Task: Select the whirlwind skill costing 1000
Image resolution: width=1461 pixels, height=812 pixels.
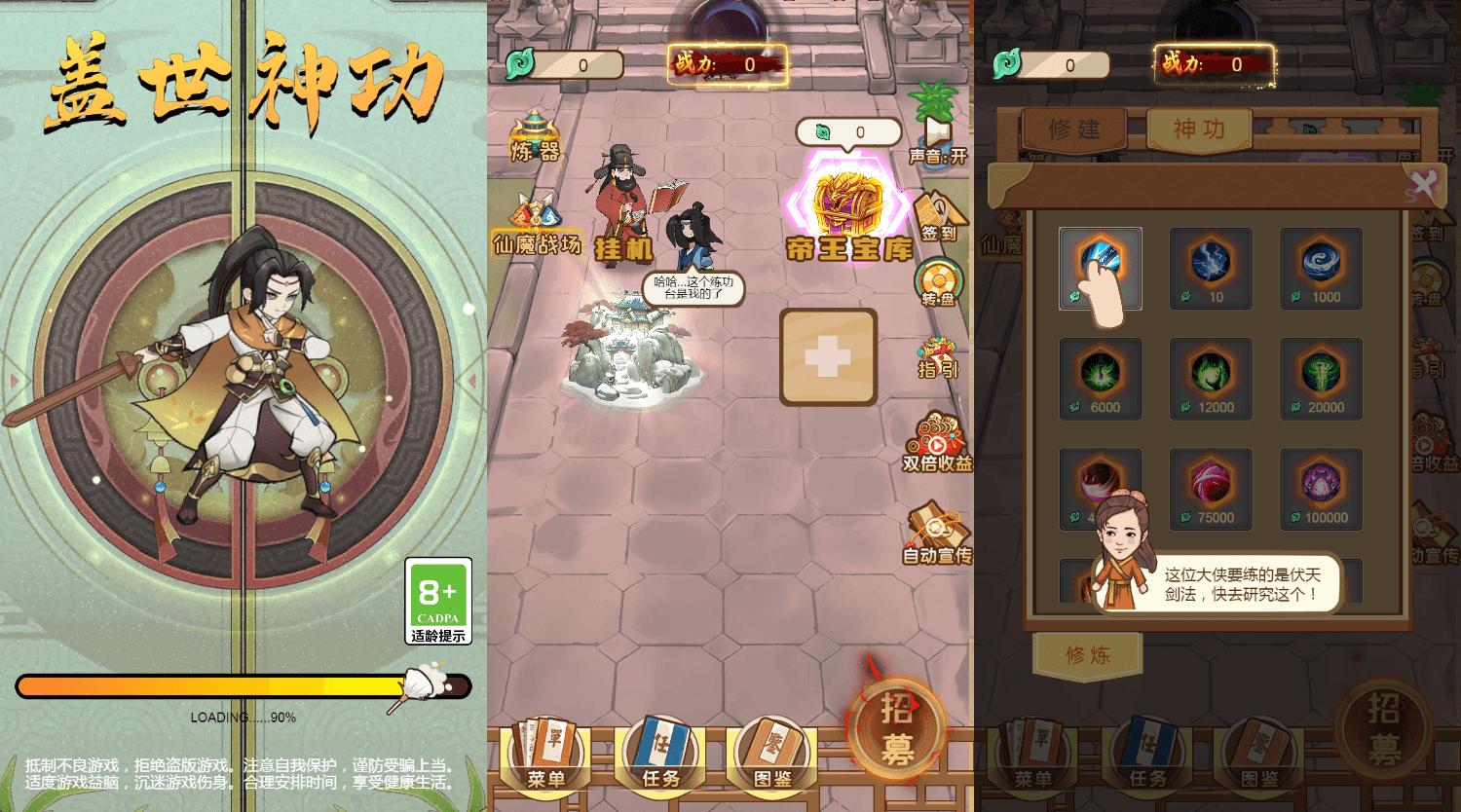Action: point(1321,269)
